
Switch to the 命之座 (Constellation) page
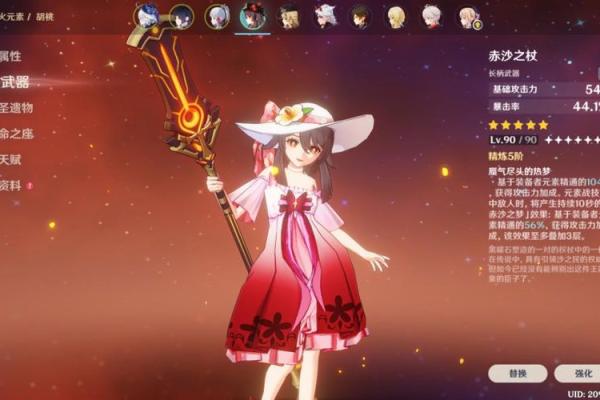(x=18, y=134)
